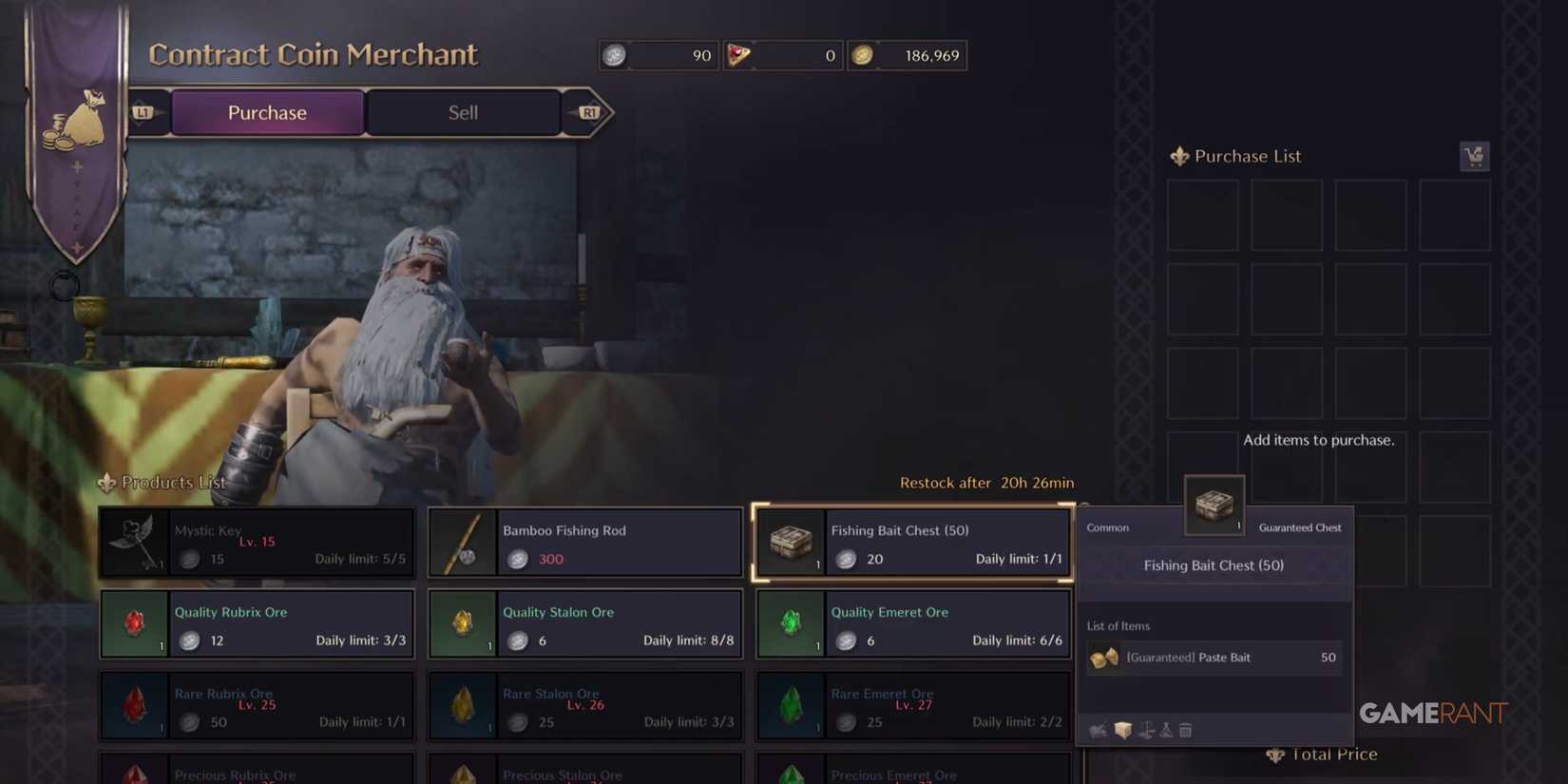Click the silver coin currency icon
Viewport: 1568px width, 784px height.
point(615,55)
